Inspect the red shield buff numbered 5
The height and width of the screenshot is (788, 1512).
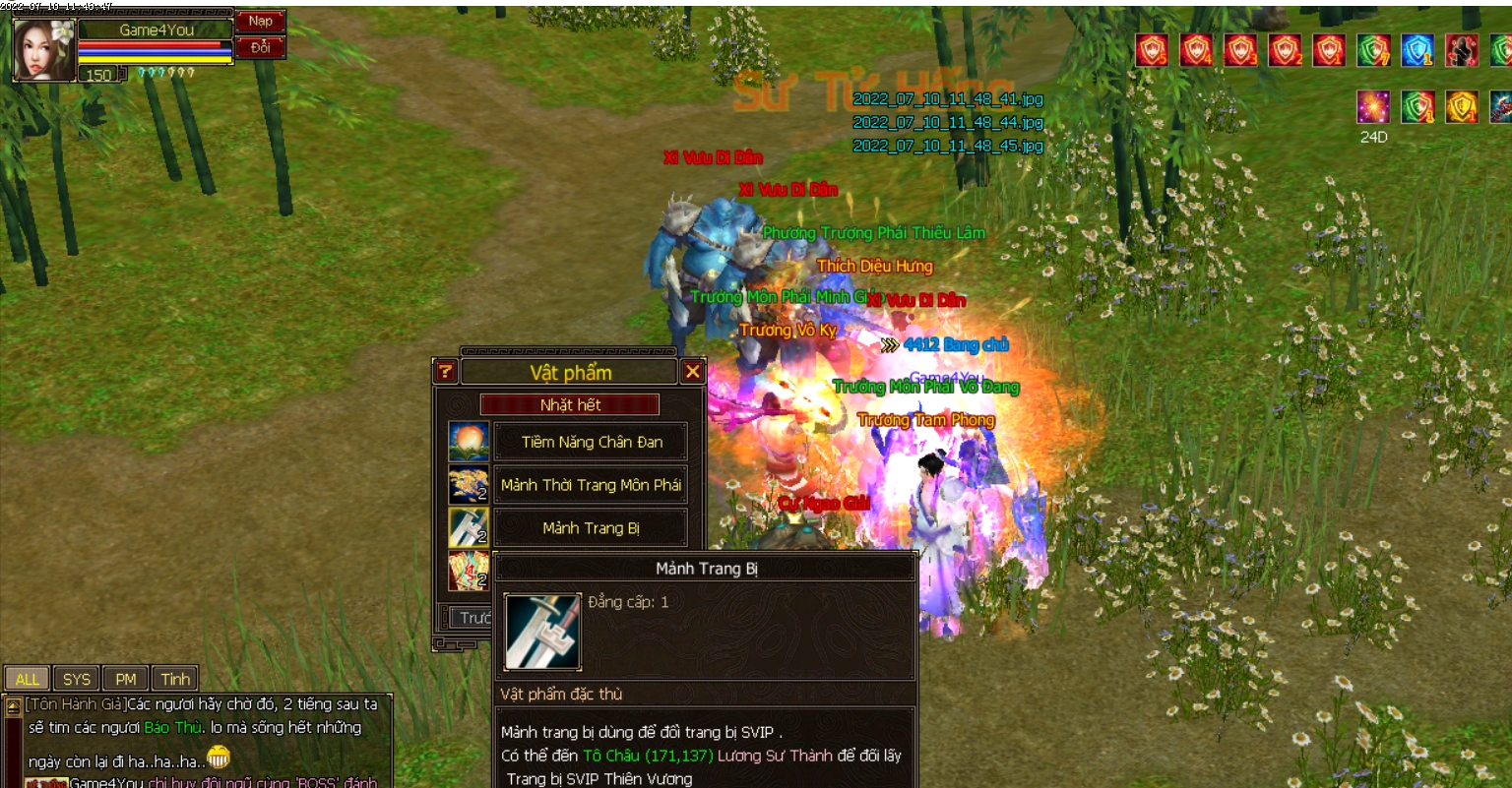[1152, 50]
